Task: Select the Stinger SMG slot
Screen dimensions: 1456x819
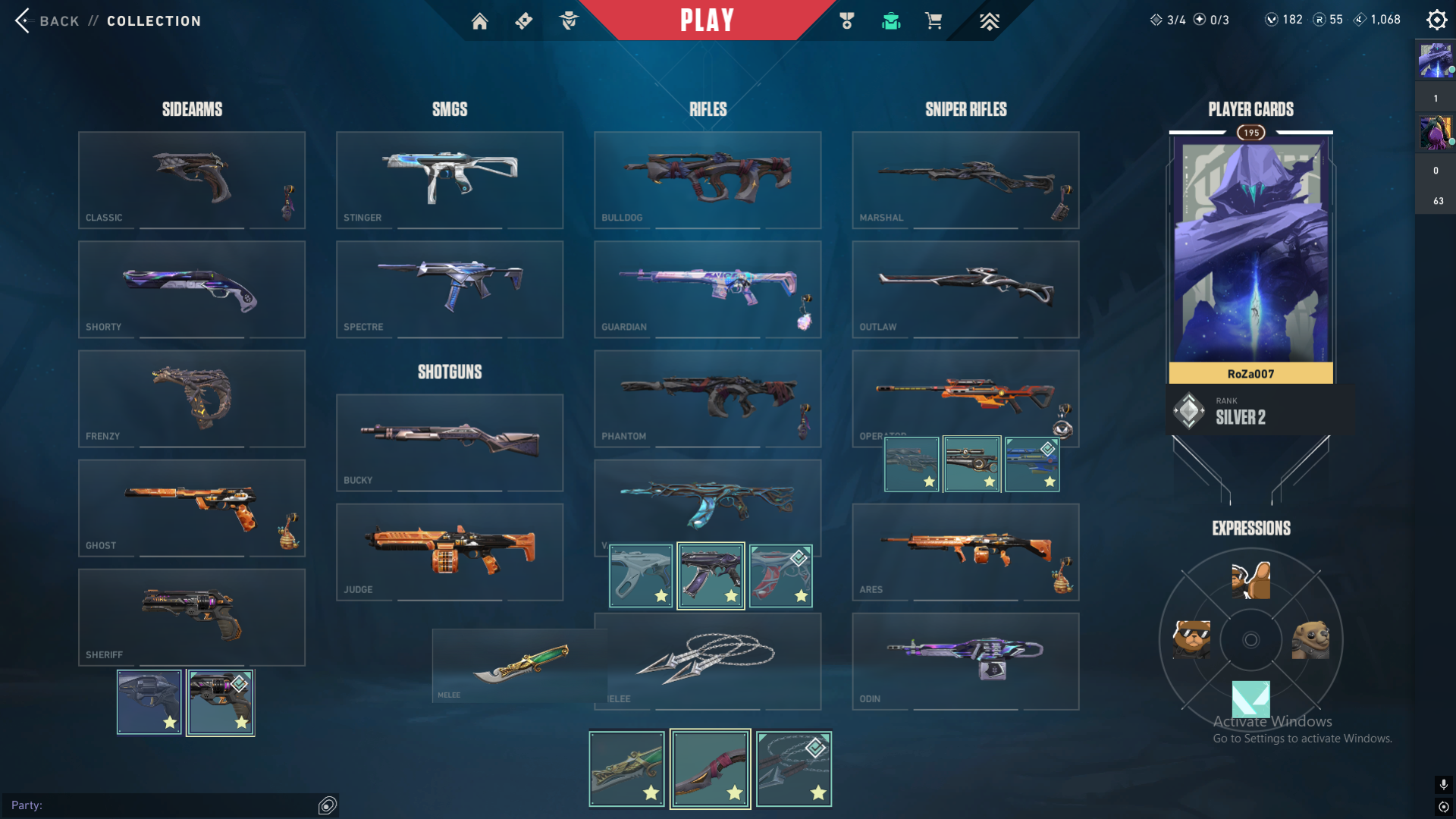Action: (449, 180)
